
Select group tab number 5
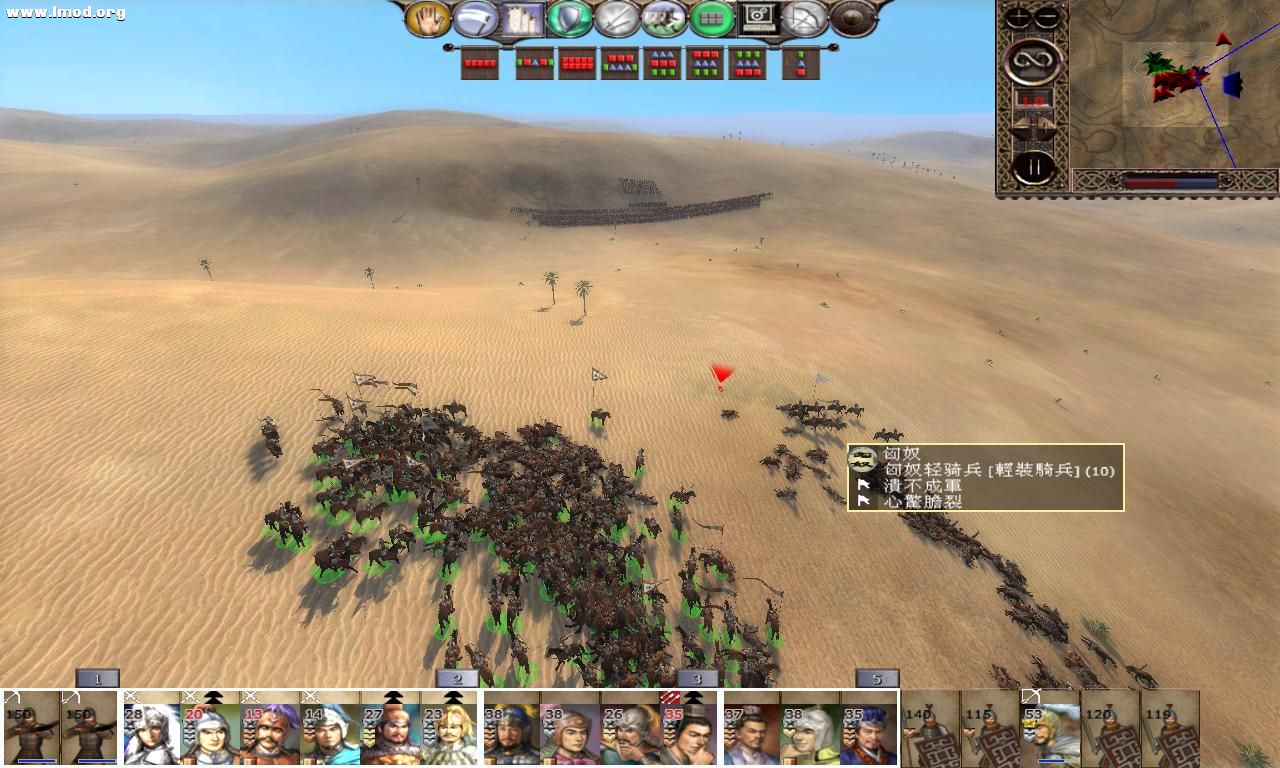pos(877,679)
